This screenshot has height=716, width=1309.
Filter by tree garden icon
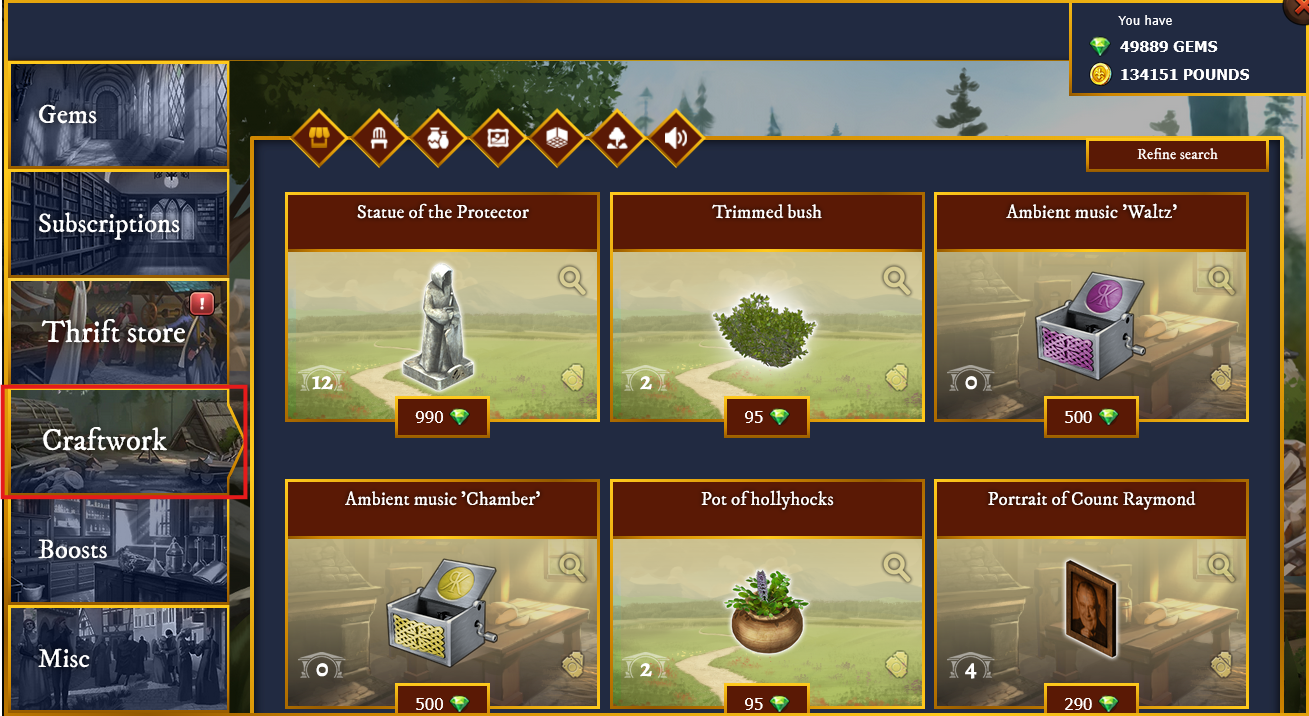pos(617,138)
